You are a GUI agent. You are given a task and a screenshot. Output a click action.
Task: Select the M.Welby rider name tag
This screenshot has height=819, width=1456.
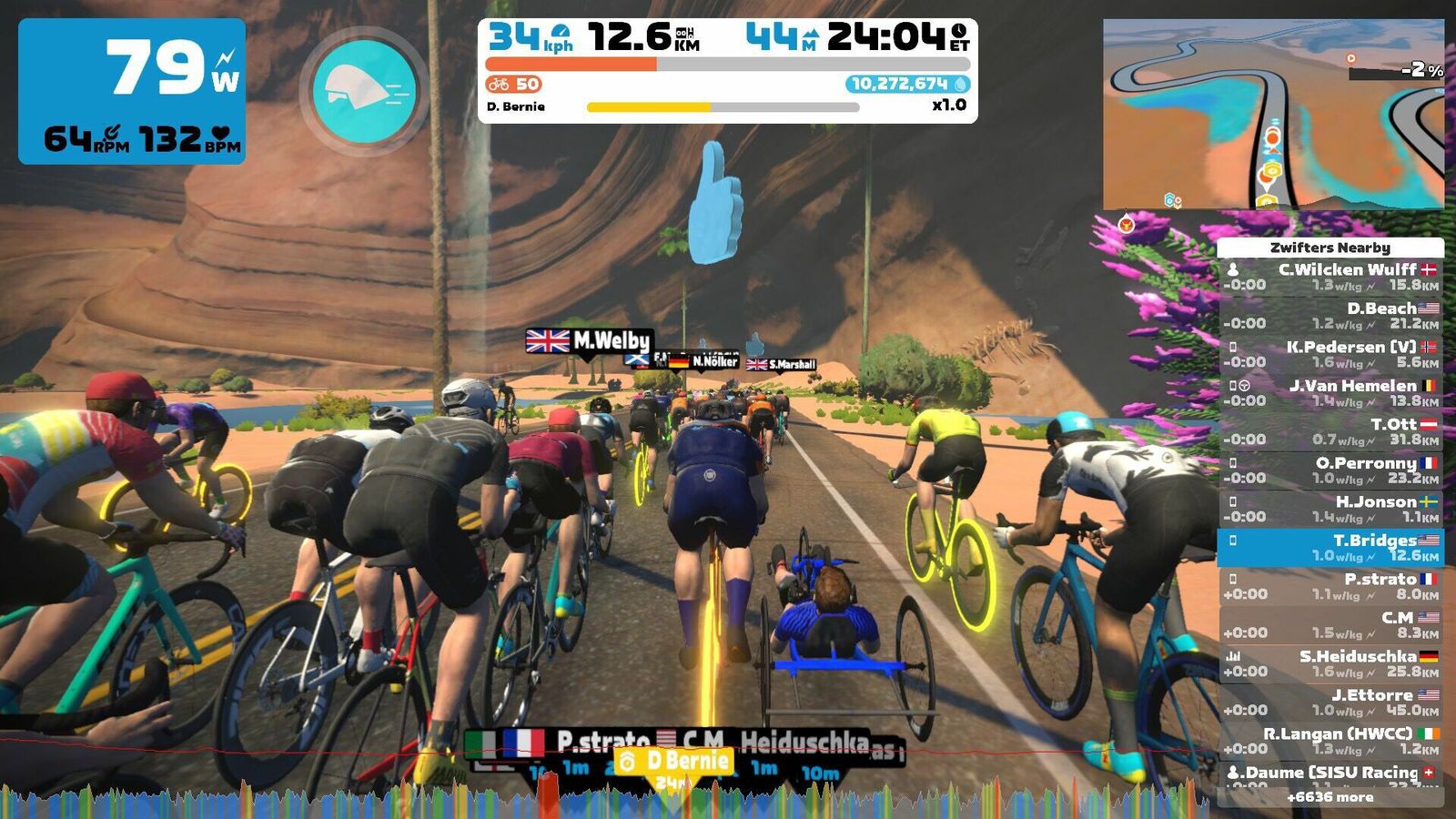(x=591, y=341)
